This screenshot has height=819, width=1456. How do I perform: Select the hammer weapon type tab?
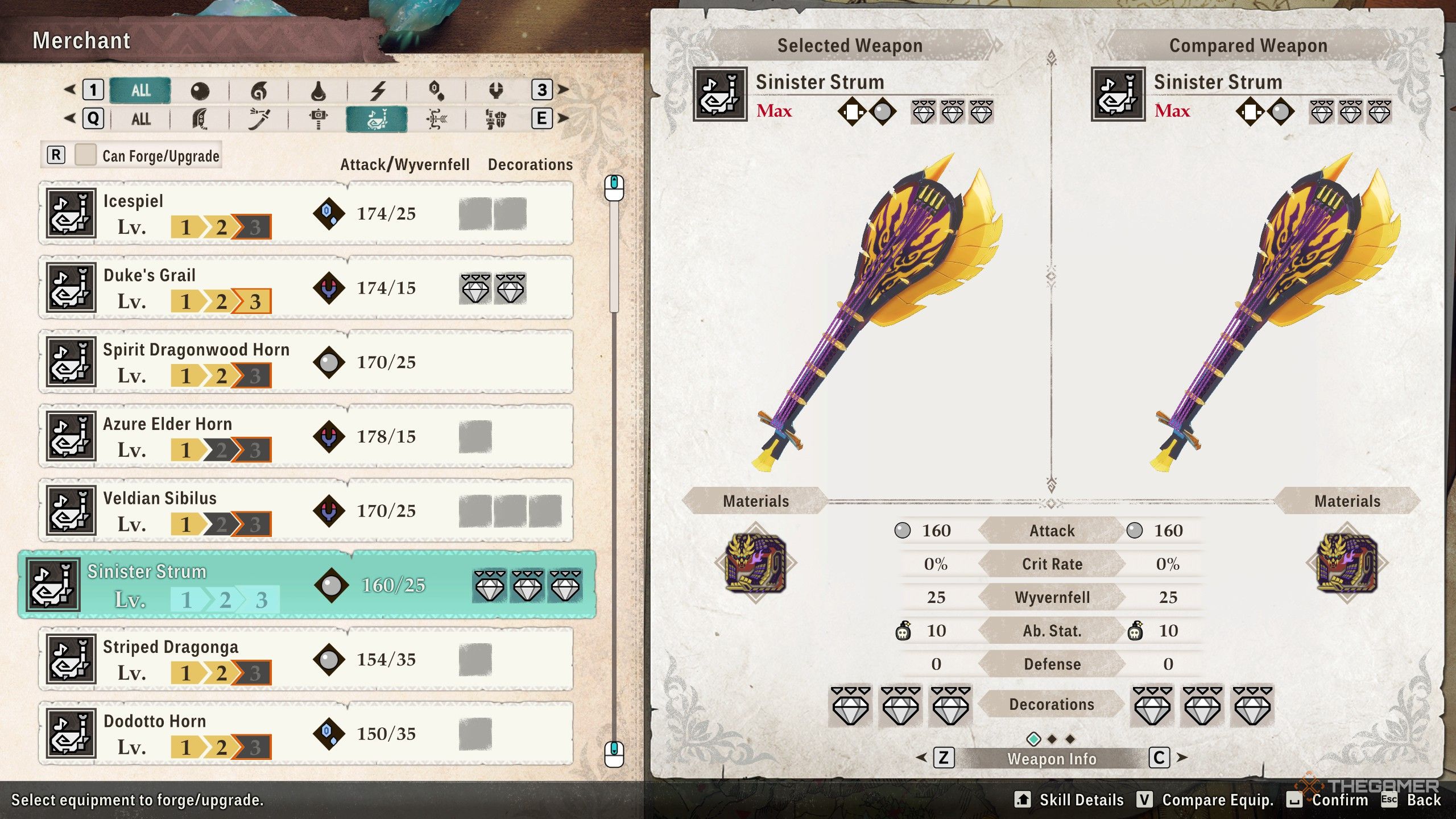318,119
